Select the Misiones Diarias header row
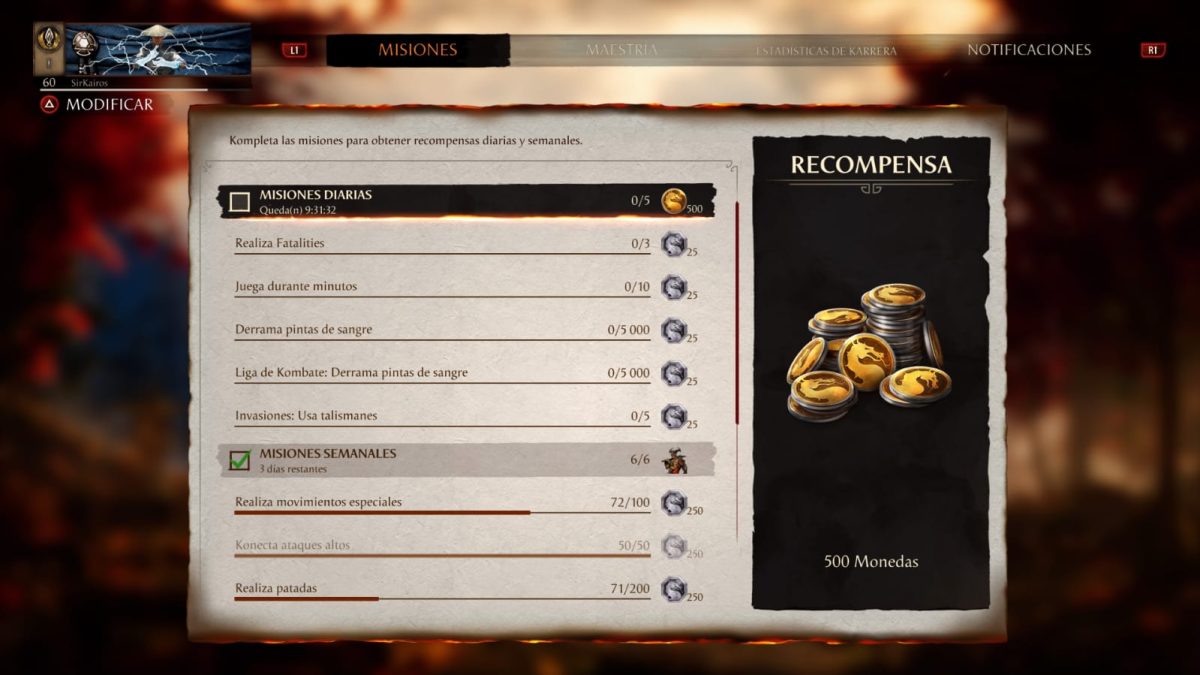 click(440, 201)
